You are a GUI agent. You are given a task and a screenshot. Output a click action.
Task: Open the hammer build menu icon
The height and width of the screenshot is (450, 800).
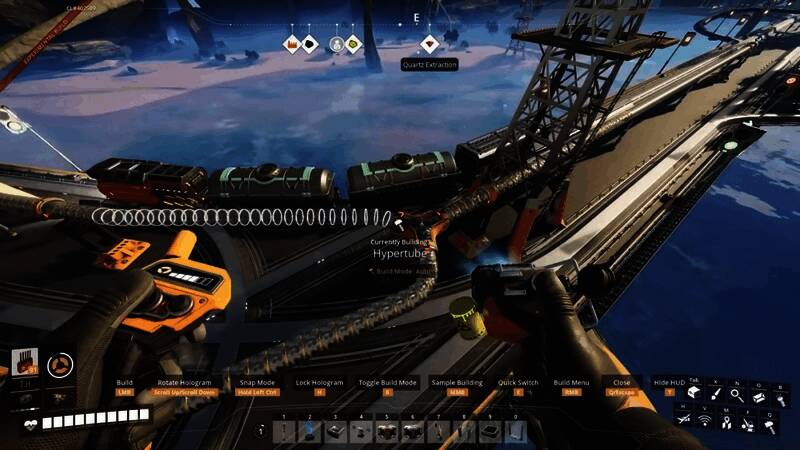click(x=770, y=424)
